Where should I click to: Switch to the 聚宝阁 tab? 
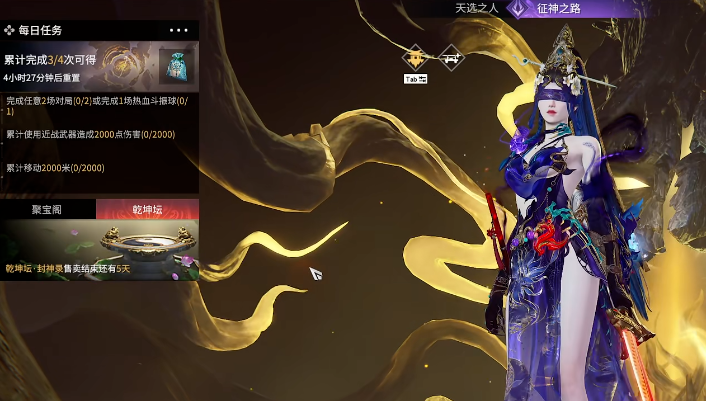tap(47, 209)
